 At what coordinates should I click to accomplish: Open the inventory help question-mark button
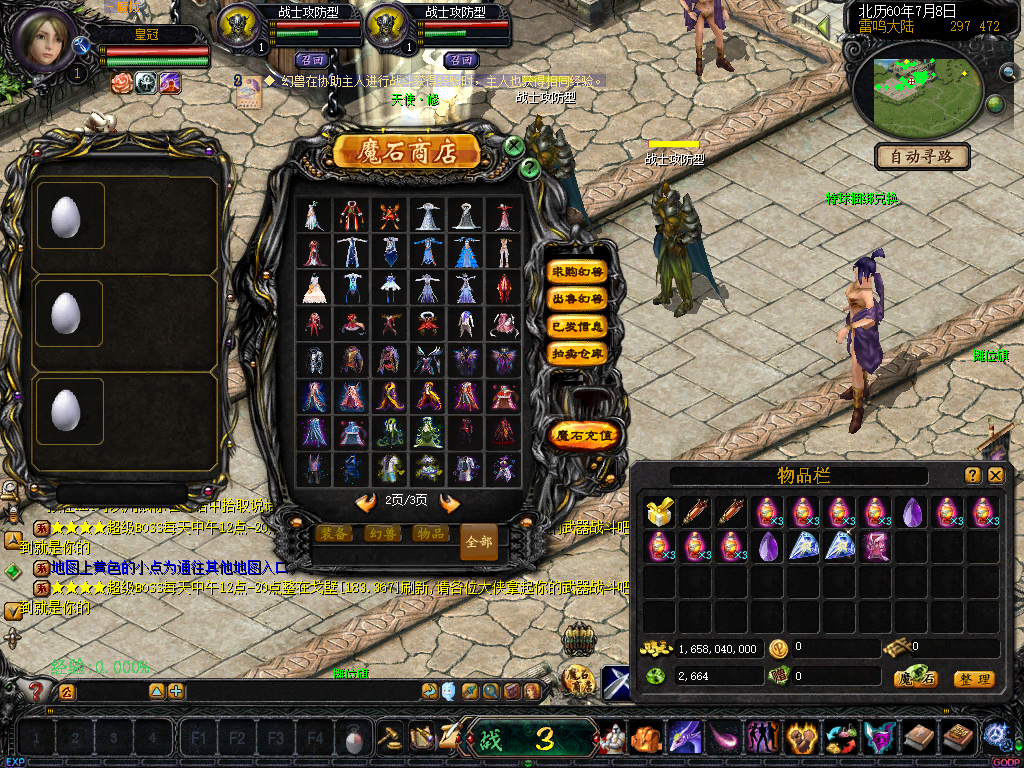pos(972,476)
